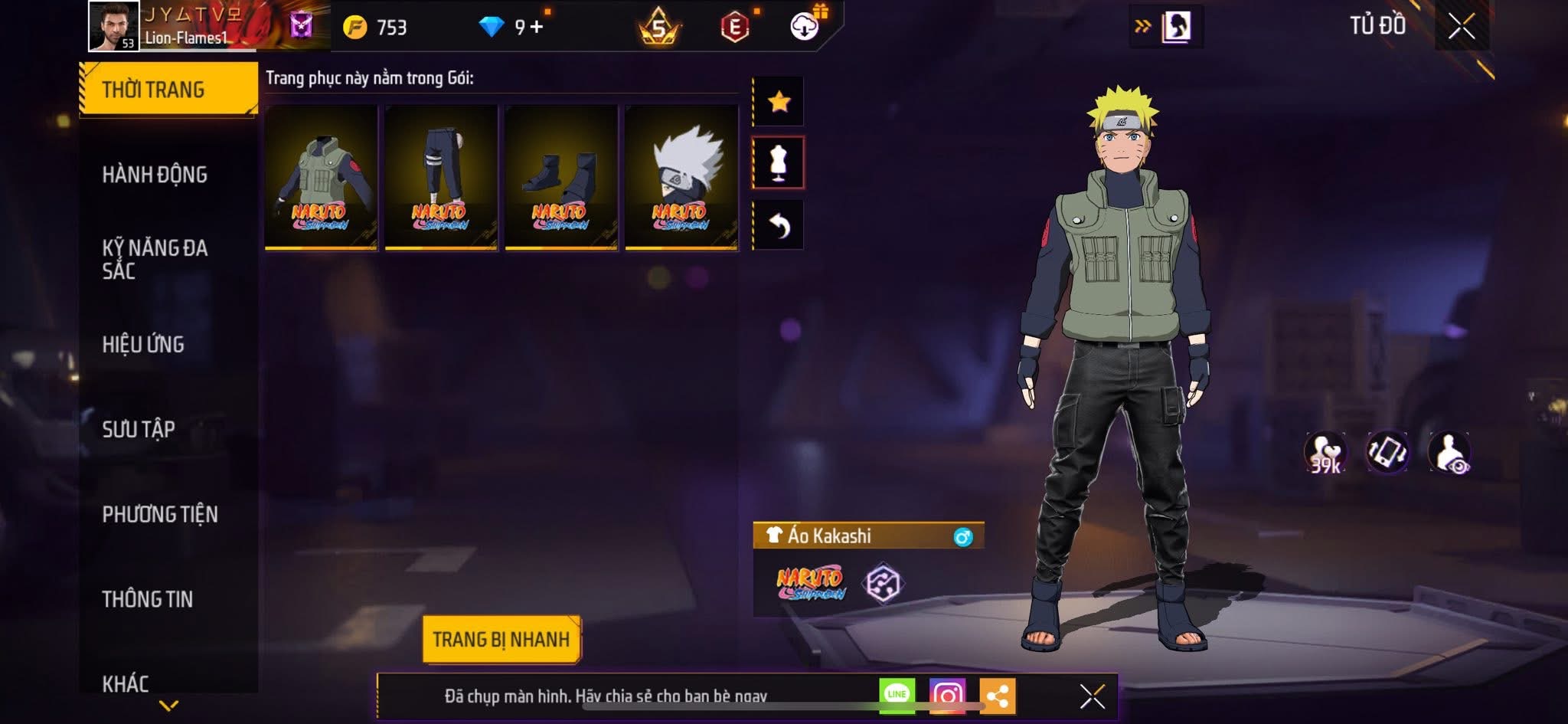Open the player profile avatar
This screenshot has width=1568, height=724.
[x=114, y=26]
